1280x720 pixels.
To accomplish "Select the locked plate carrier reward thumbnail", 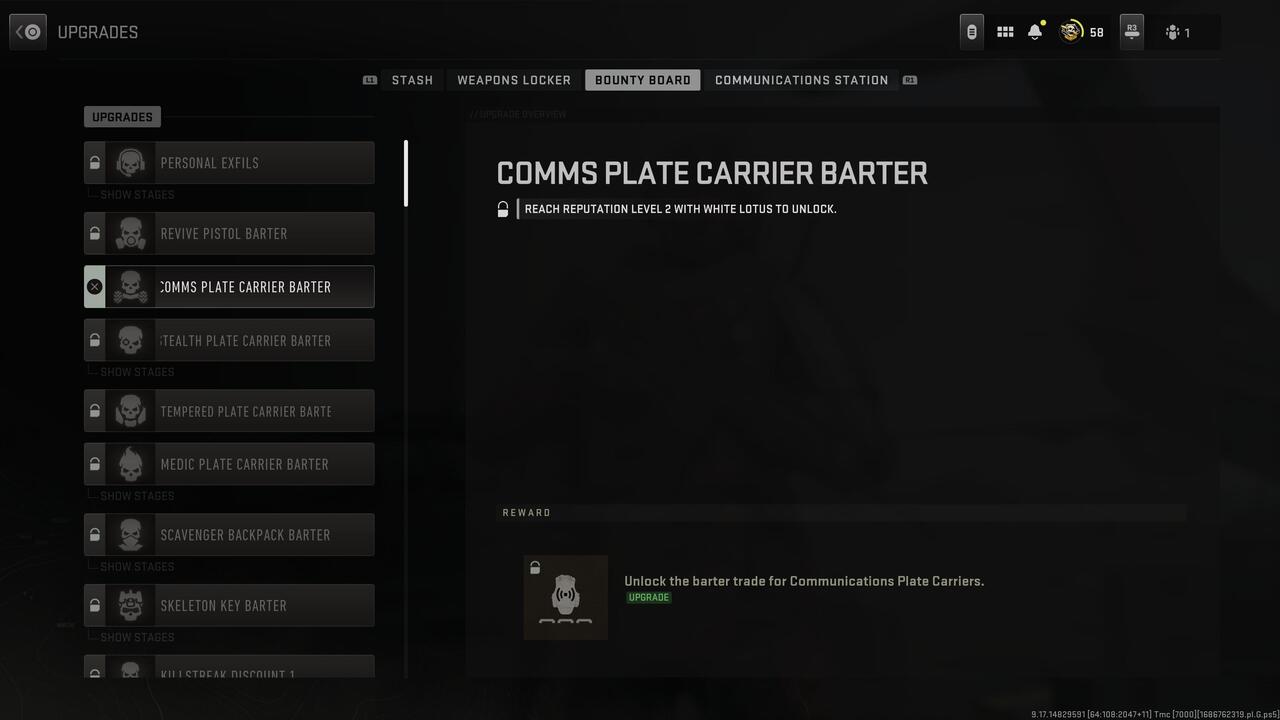I will [565, 597].
